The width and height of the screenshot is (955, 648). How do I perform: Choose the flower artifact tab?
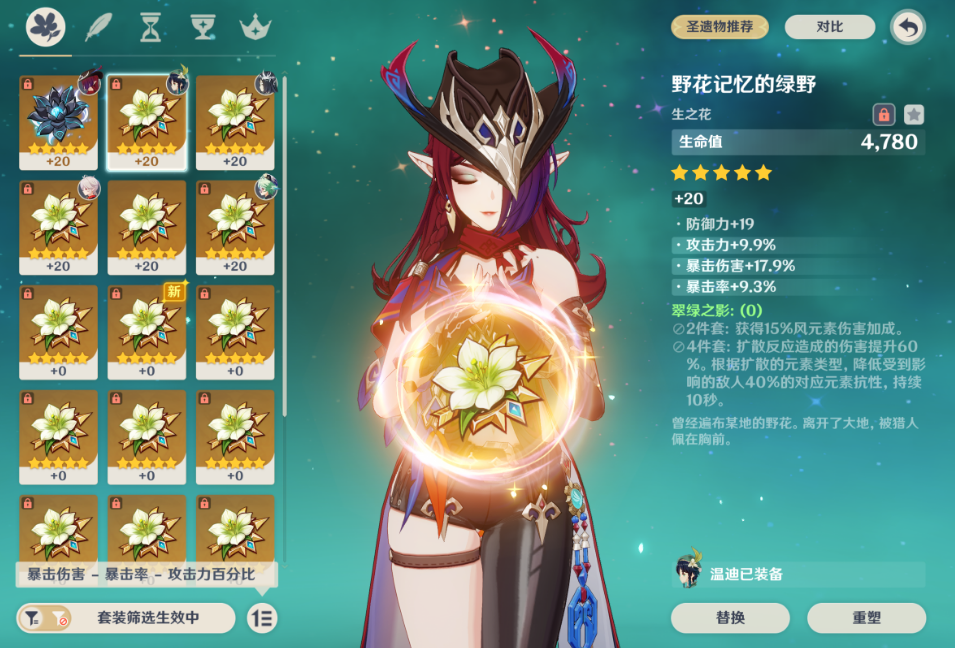click(x=45, y=27)
